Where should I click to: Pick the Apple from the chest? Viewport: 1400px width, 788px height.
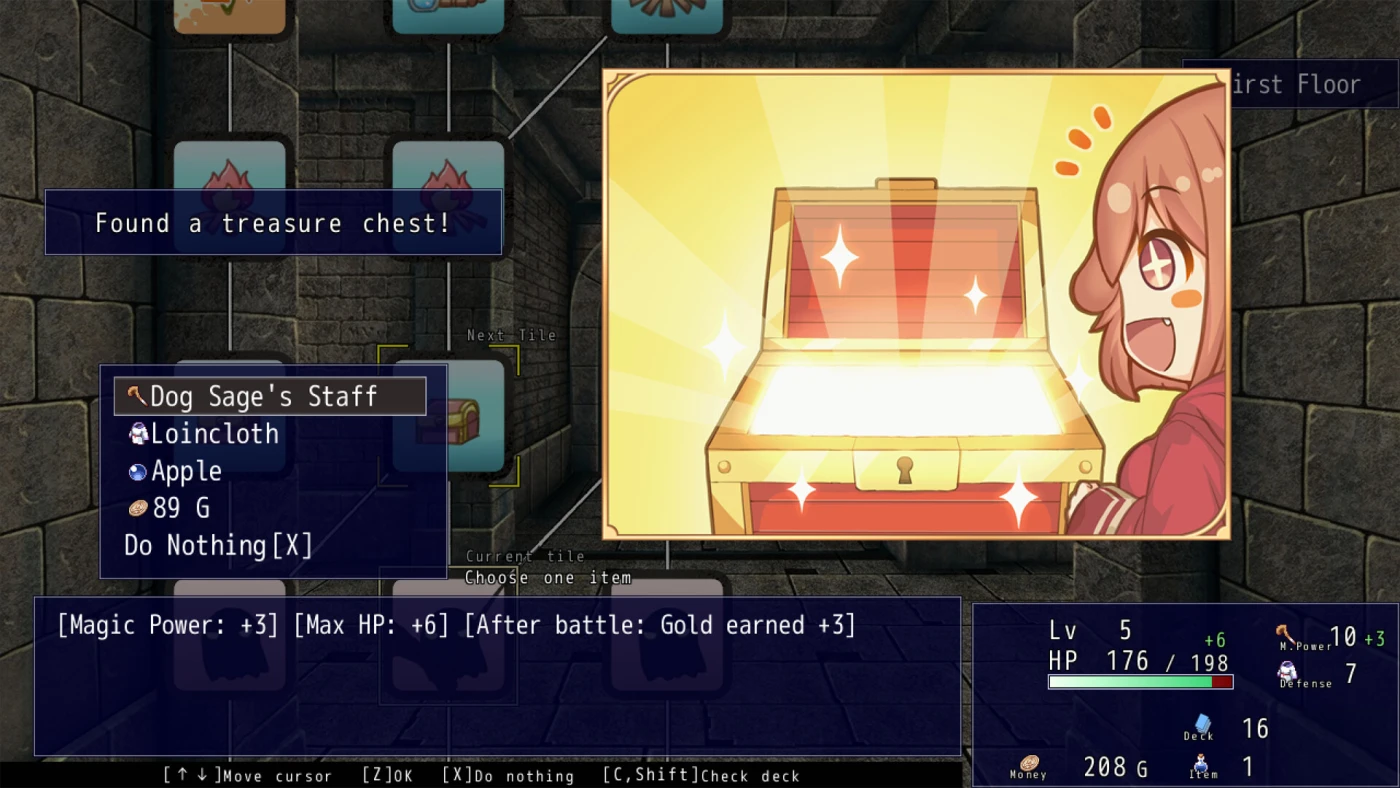pos(186,470)
